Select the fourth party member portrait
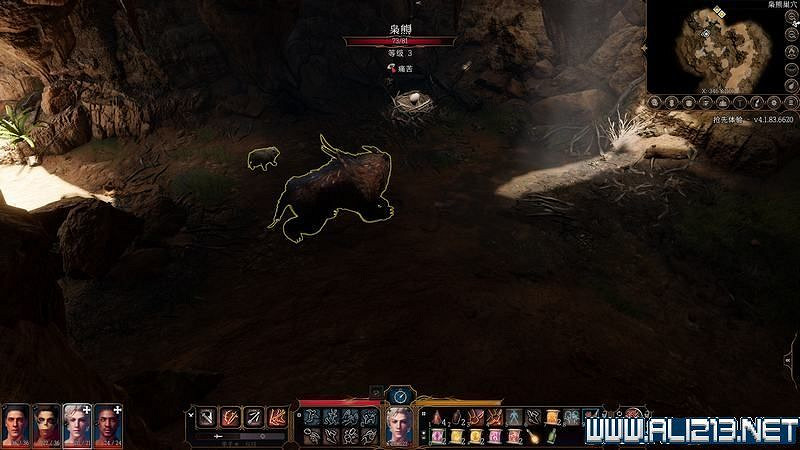Screen dimensions: 800x450 tap(108, 425)
